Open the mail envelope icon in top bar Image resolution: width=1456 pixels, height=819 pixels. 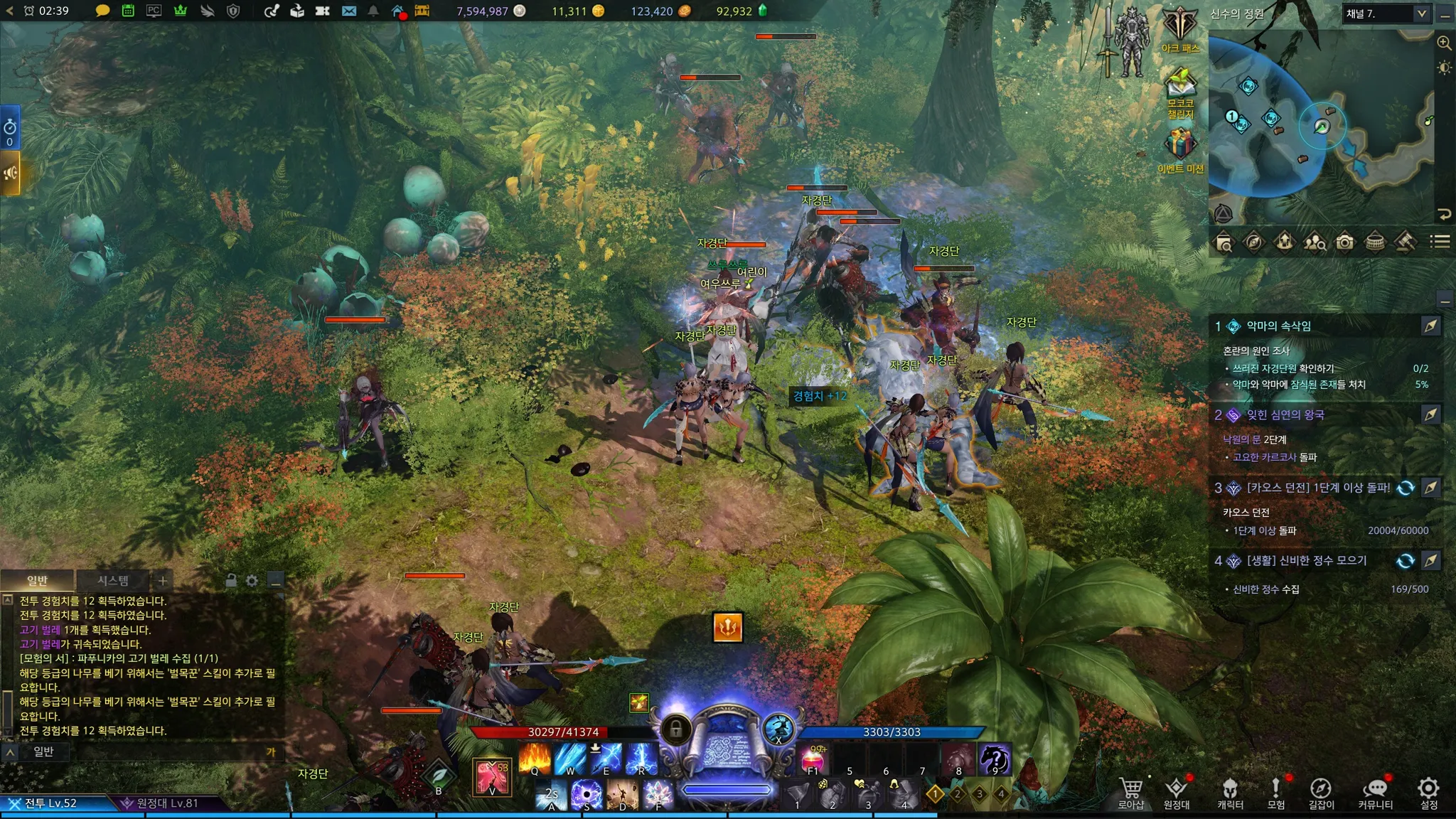click(348, 11)
